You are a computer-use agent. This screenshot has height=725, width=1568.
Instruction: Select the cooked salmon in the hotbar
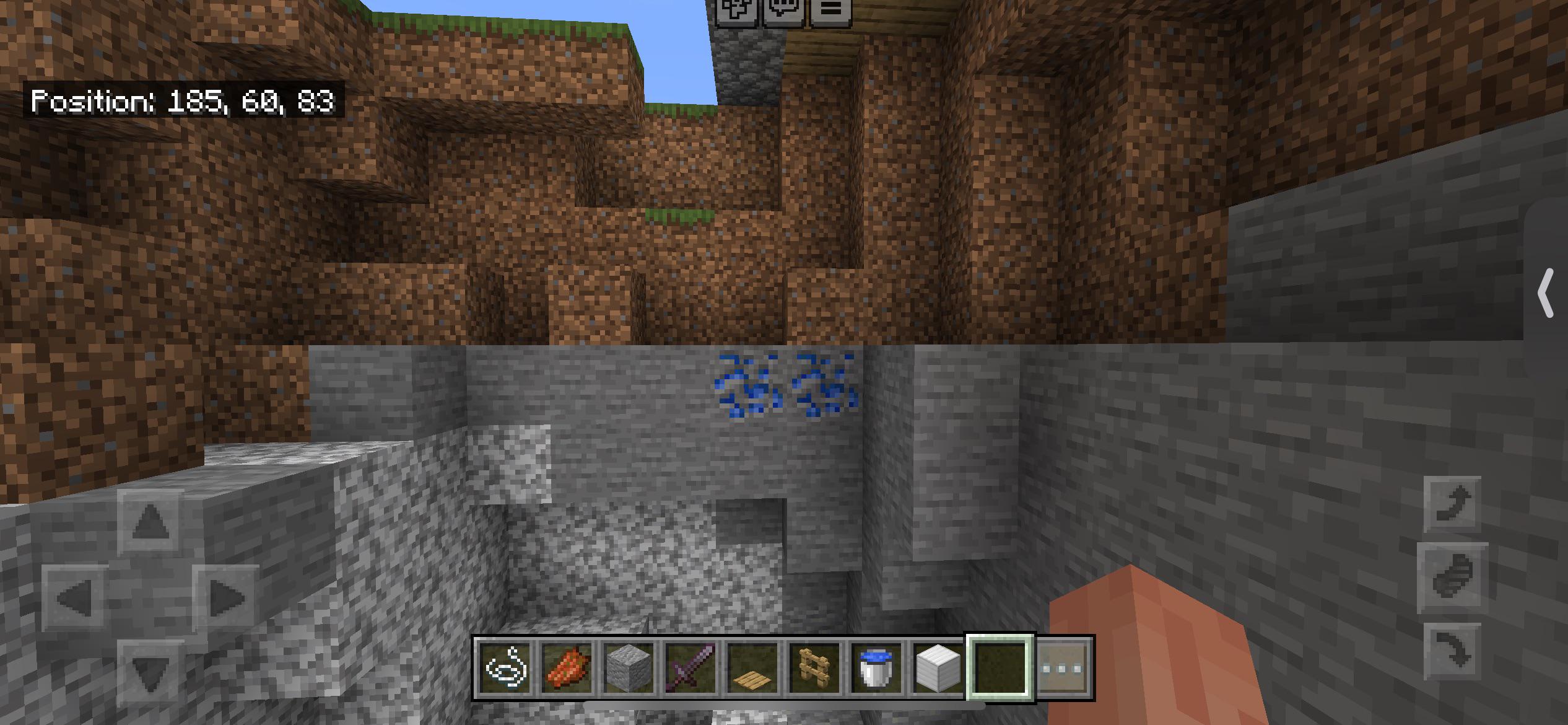[x=567, y=666]
